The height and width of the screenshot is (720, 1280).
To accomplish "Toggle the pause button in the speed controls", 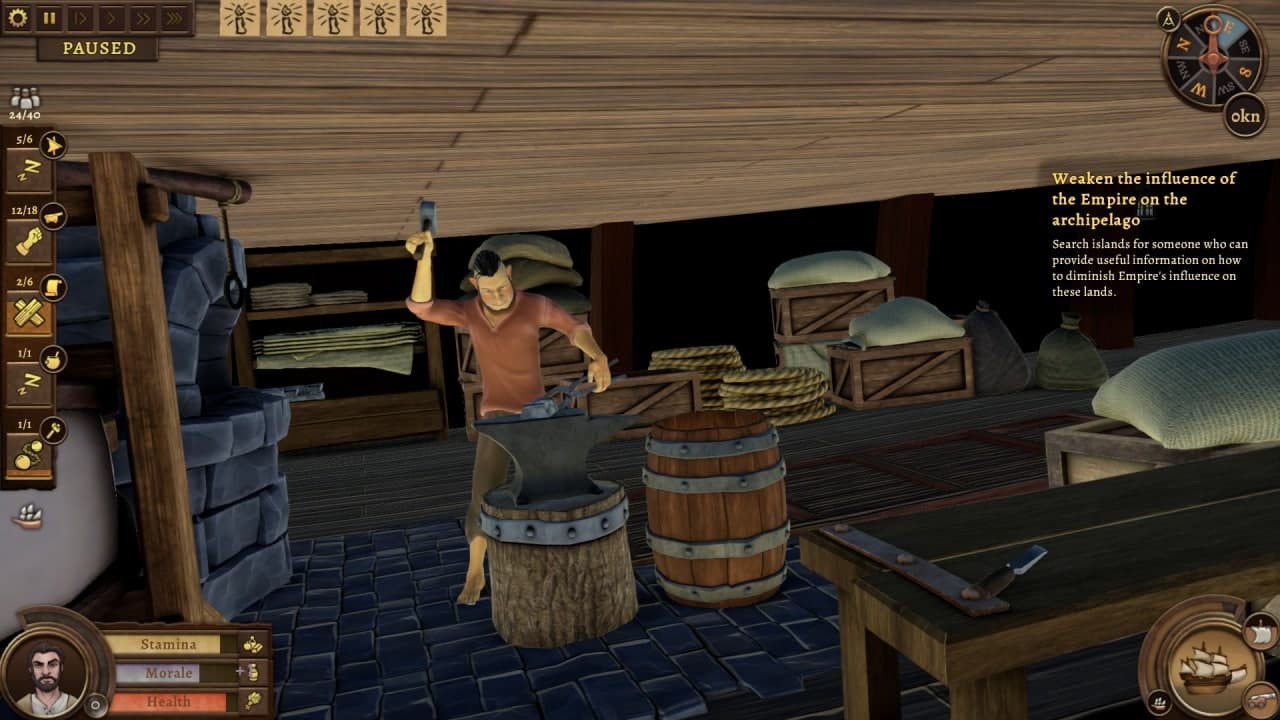I will coord(47,17).
